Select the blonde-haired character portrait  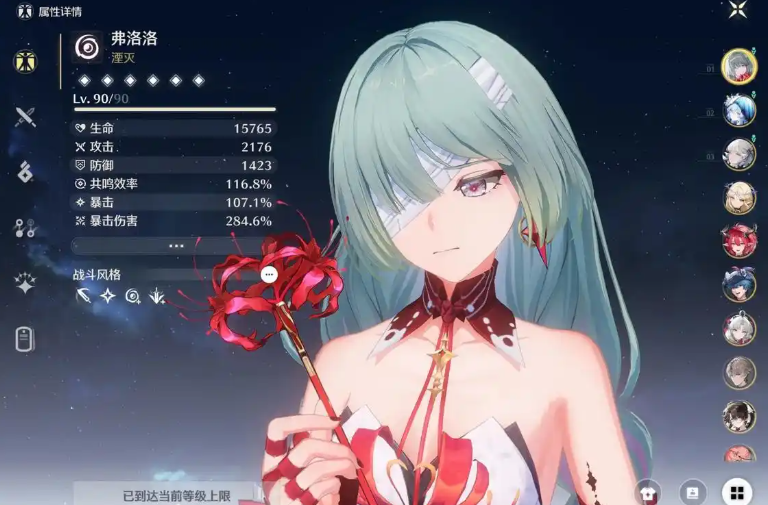[x=739, y=197]
